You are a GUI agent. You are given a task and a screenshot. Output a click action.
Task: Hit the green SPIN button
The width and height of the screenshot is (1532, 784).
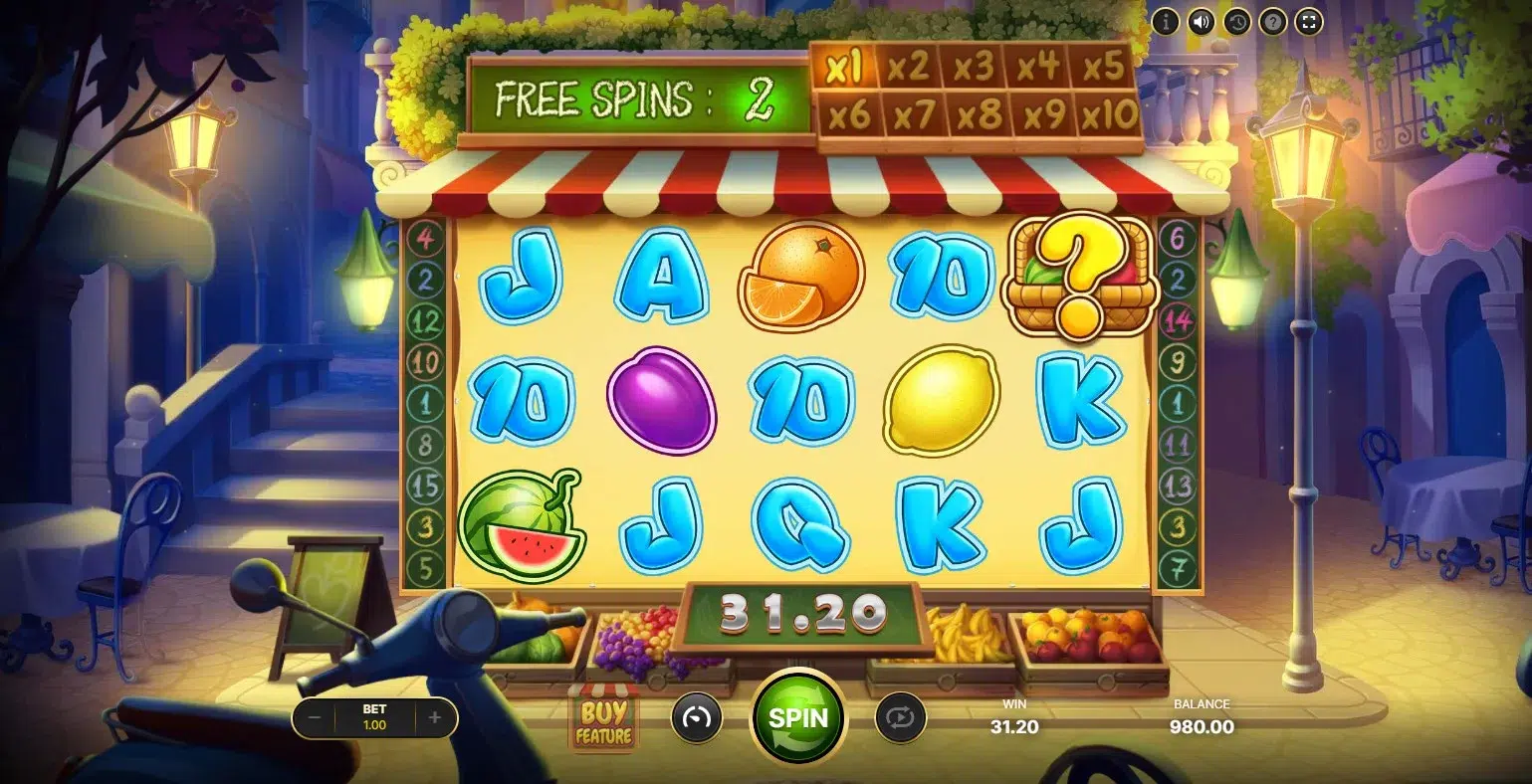point(798,717)
